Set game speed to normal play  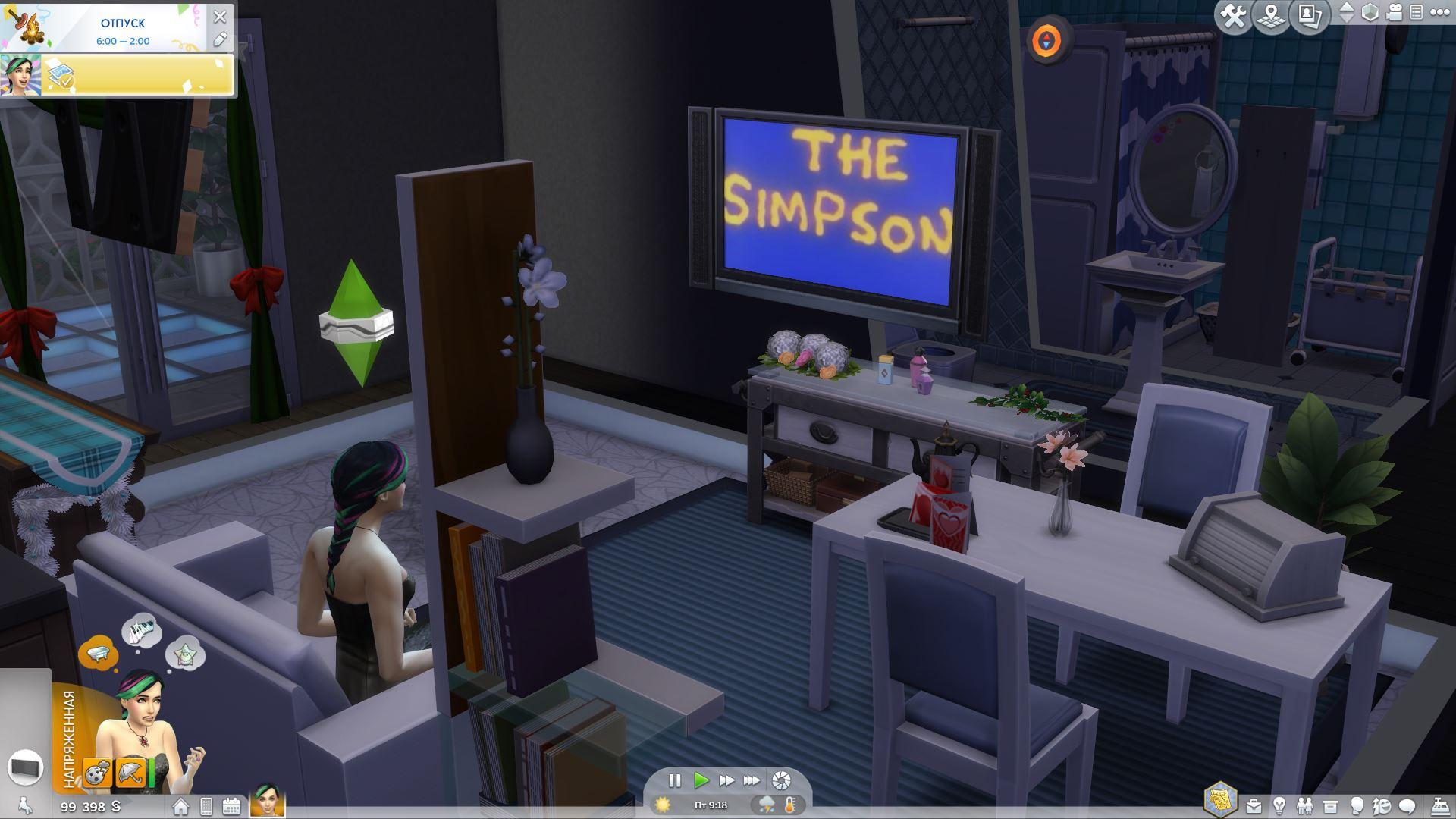(701, 780)
